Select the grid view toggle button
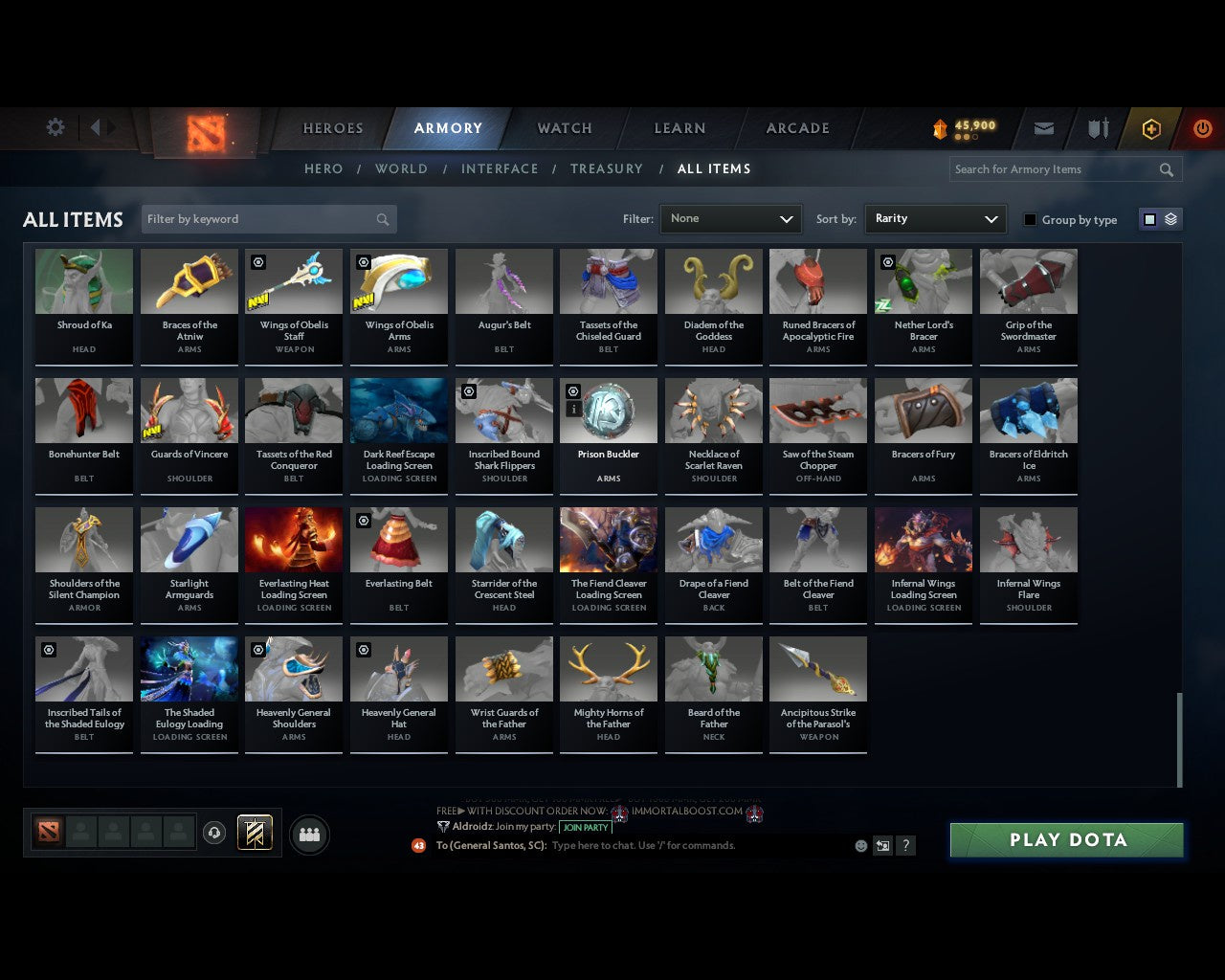Screen dimensions: 1225x980 tap(1149, 218)
